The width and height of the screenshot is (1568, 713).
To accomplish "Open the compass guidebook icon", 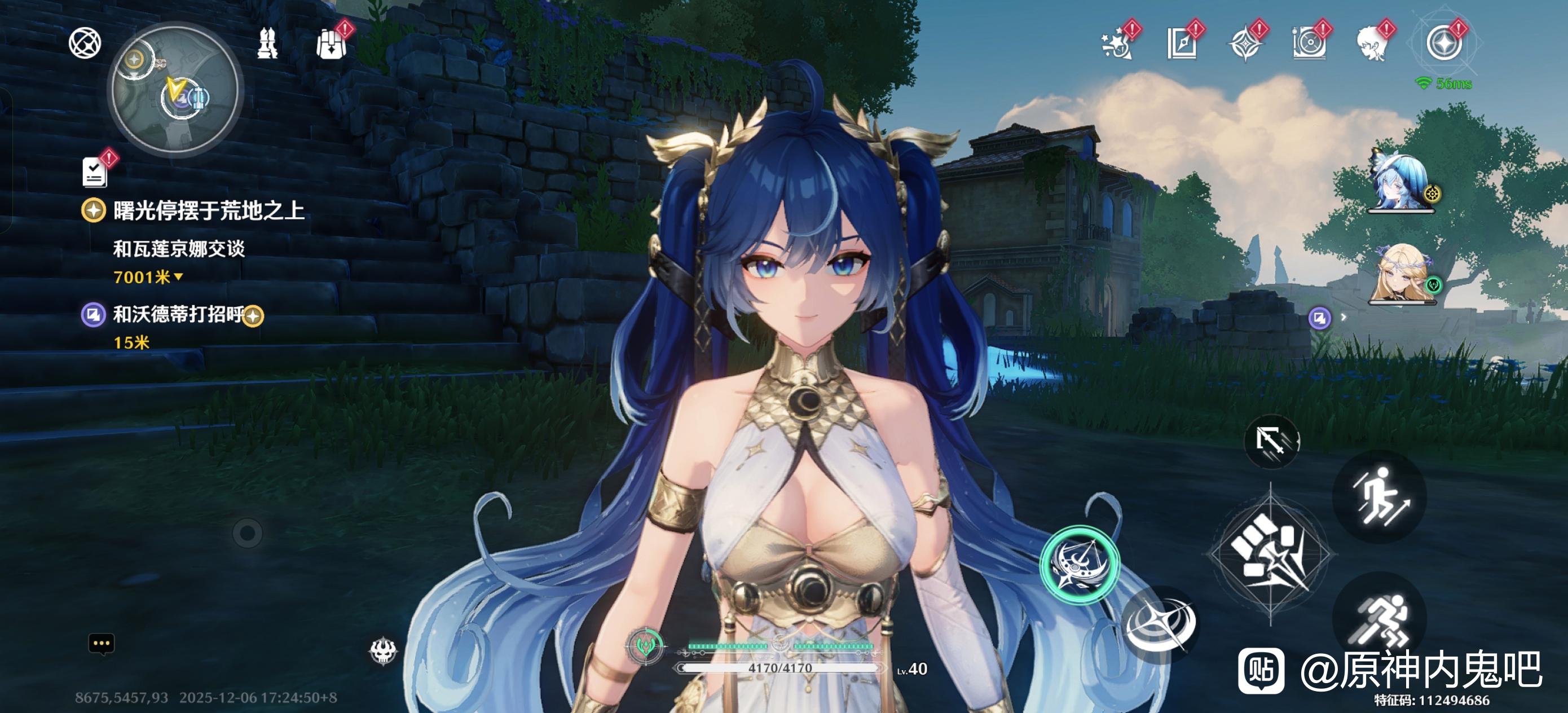I will click(x=1182, y=44).
